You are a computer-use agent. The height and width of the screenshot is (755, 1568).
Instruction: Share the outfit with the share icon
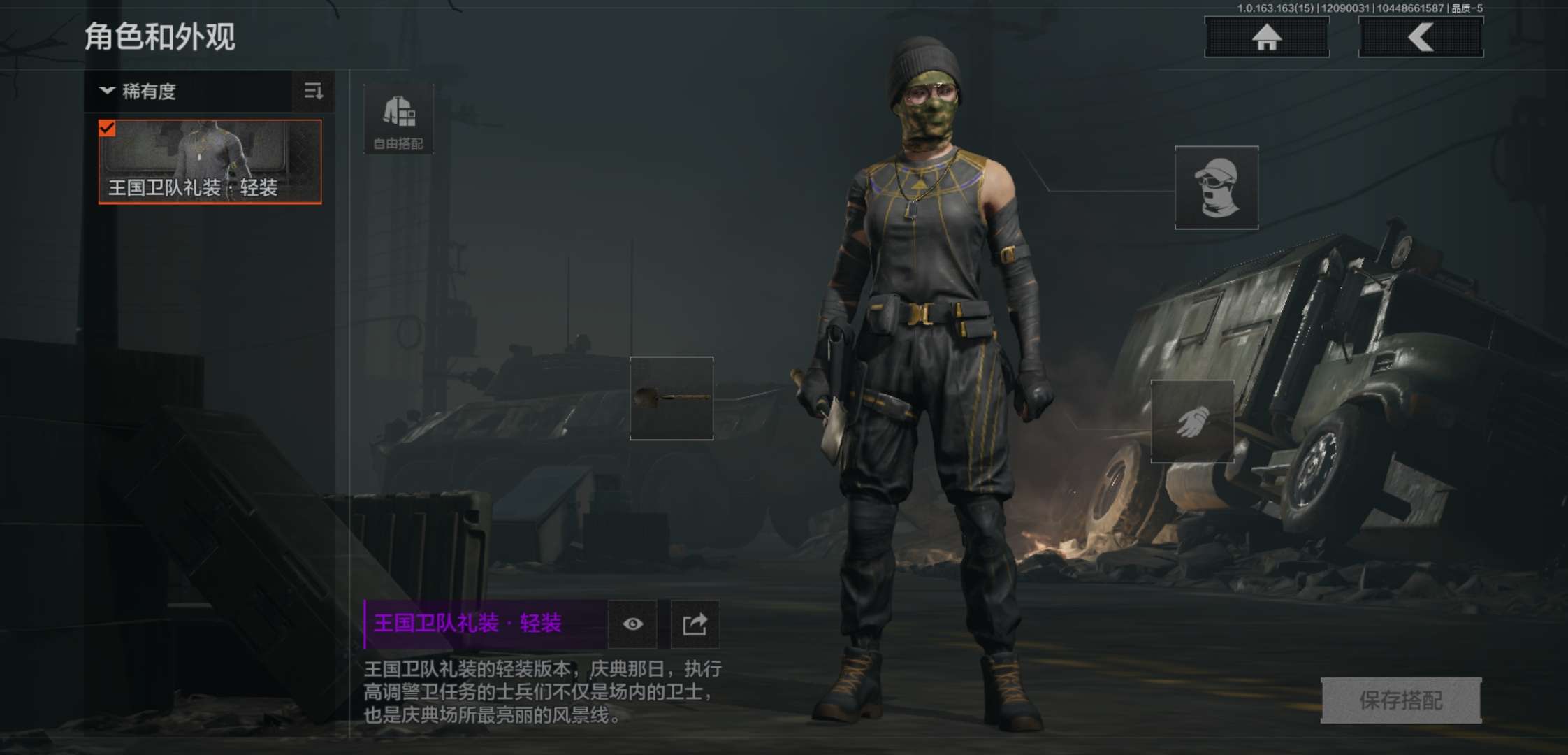tap(695, 624)
